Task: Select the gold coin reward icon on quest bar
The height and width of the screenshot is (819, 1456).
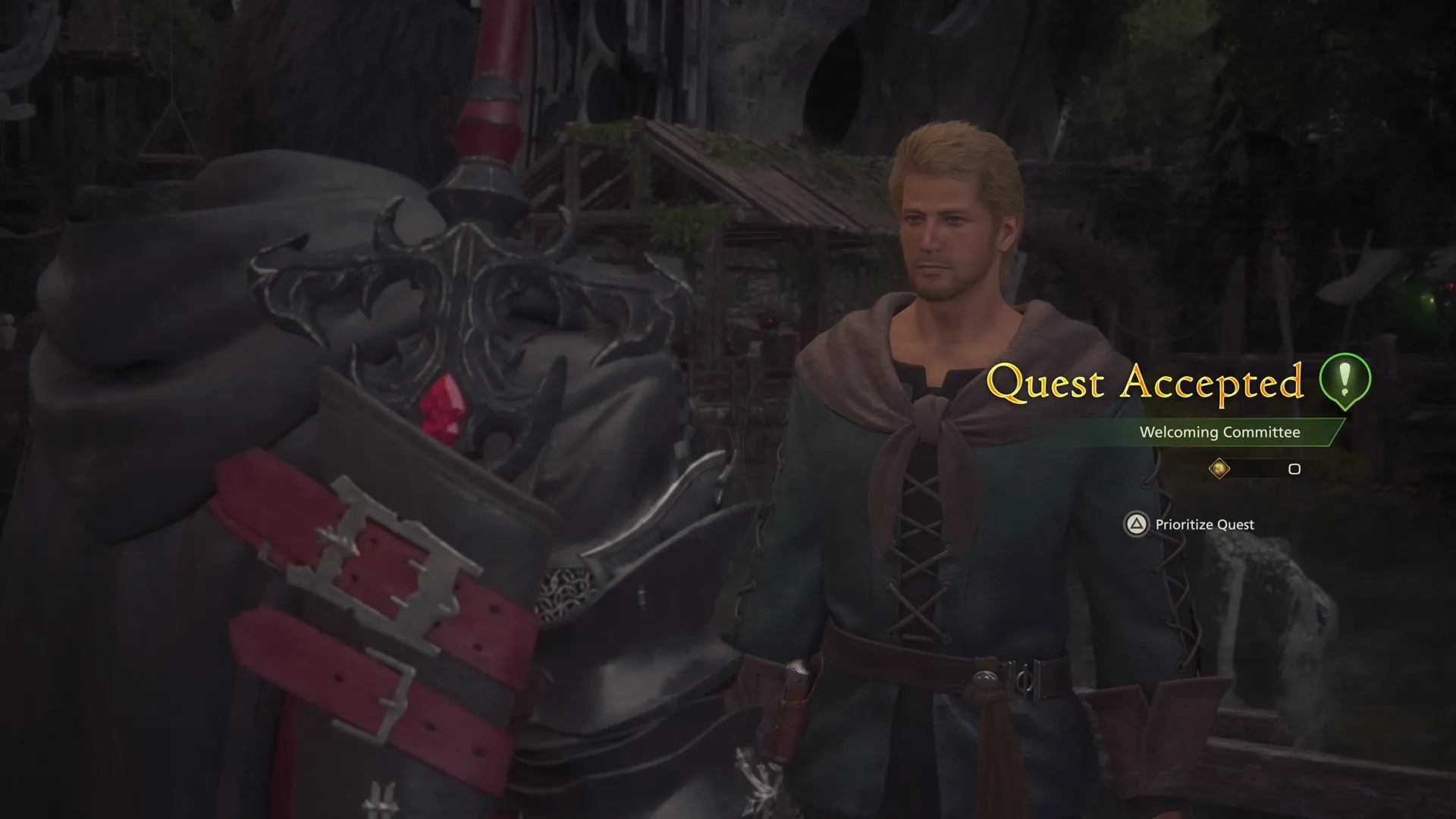Action: tap(1221, 469)
